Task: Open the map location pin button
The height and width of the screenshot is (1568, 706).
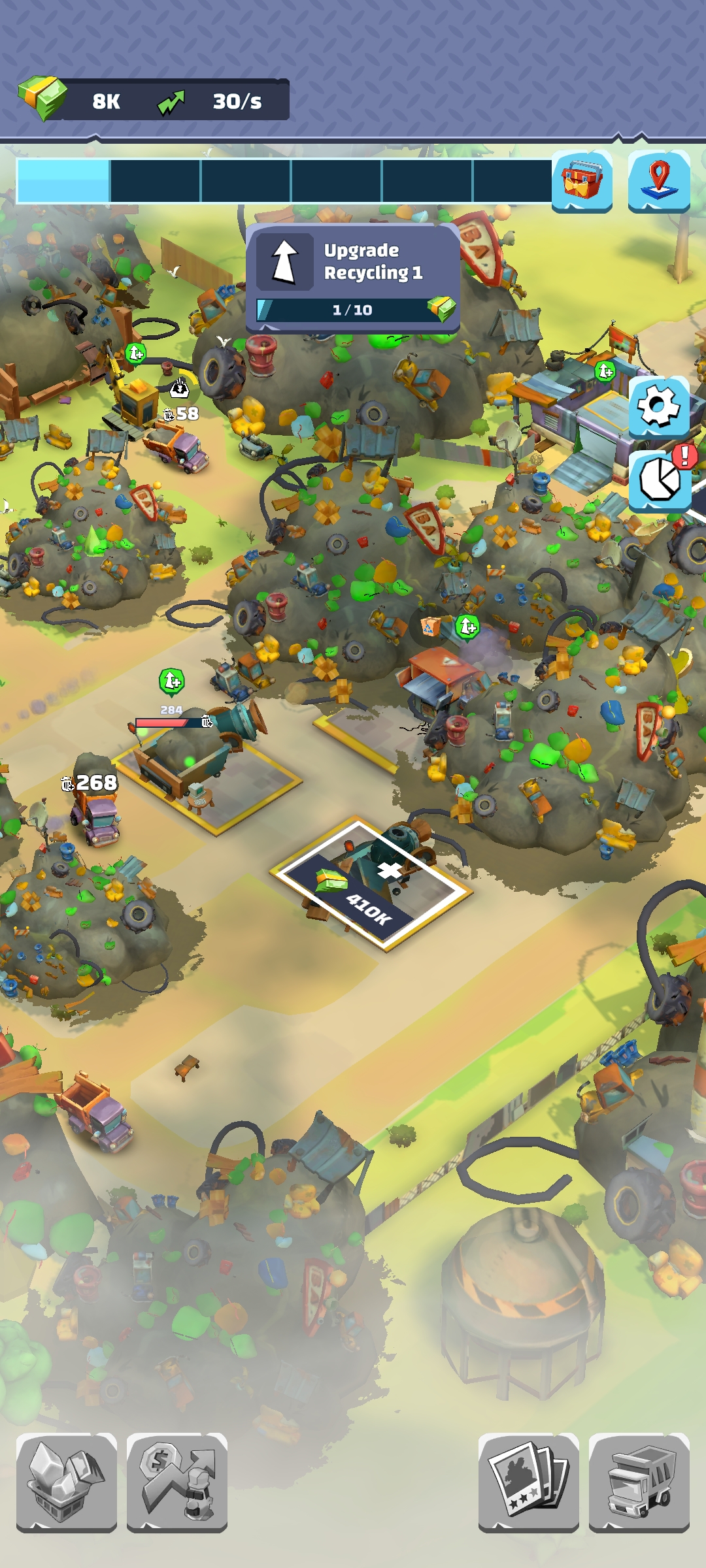Action: click(x=659, y=181)
